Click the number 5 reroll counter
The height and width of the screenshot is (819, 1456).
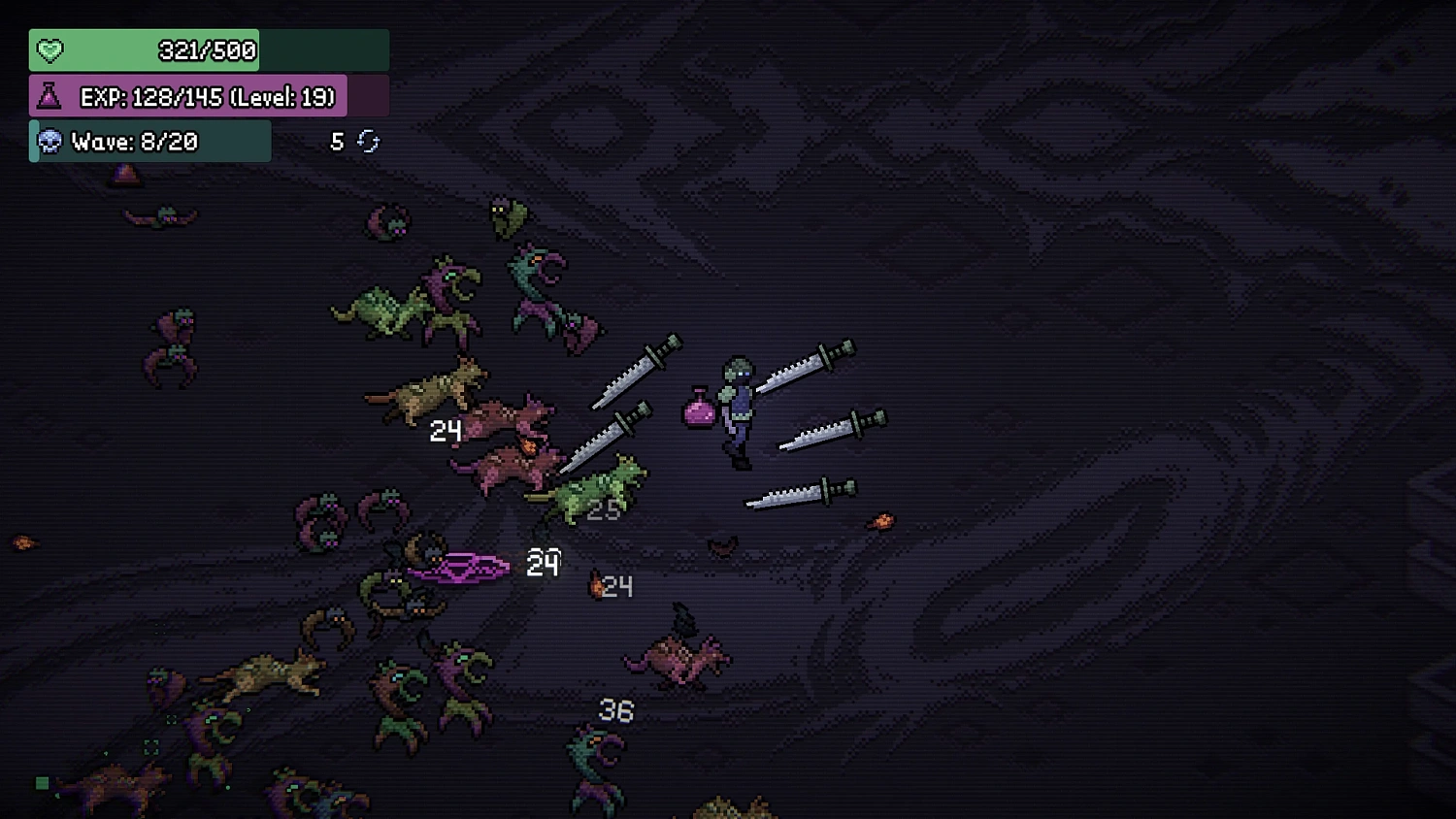(x=337, y=141)
